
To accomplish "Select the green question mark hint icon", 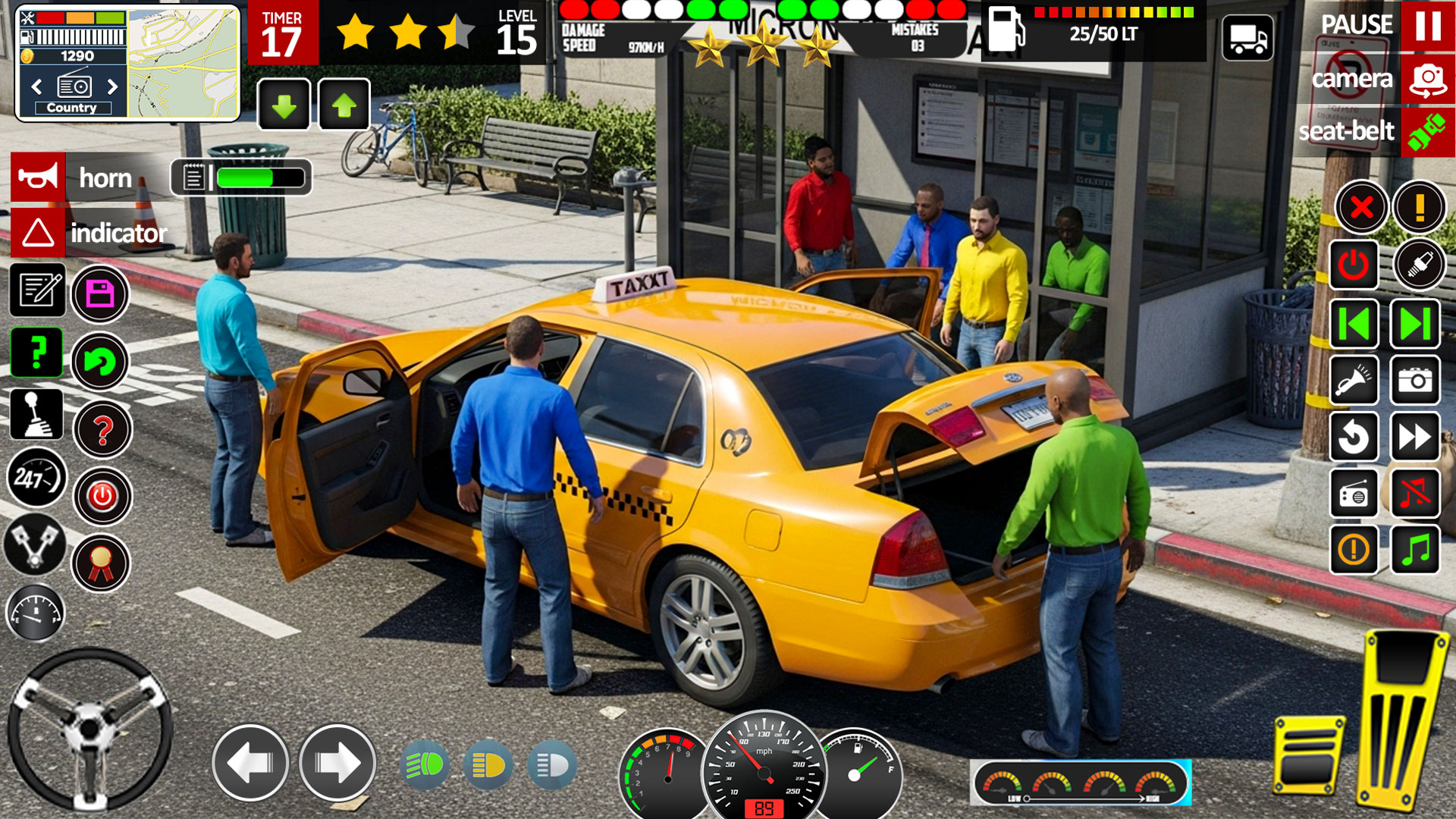I will 36,353.
